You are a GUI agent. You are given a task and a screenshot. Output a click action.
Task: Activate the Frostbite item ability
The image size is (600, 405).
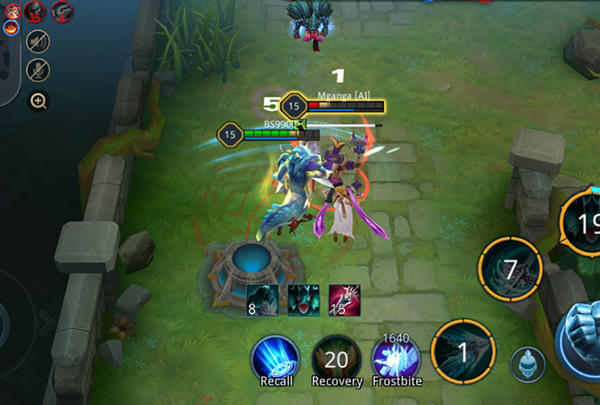[395, 358]
